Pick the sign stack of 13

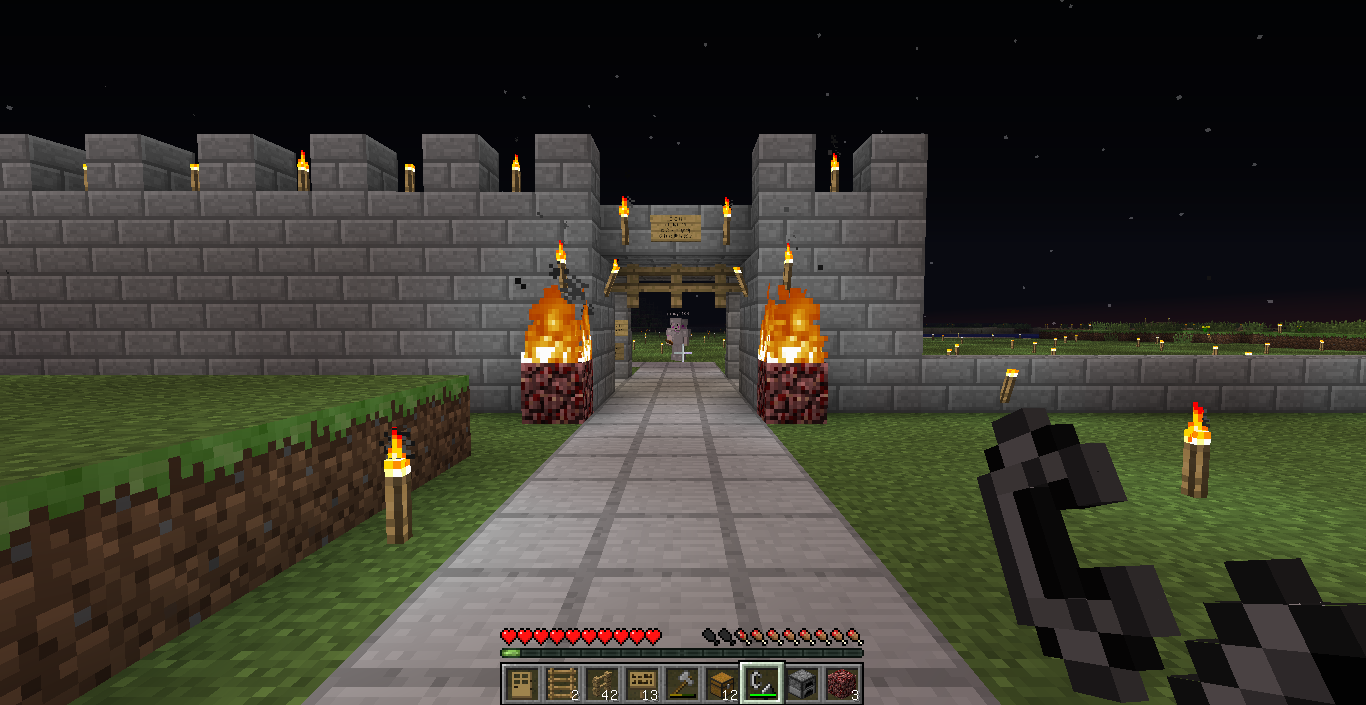[641, 684]
